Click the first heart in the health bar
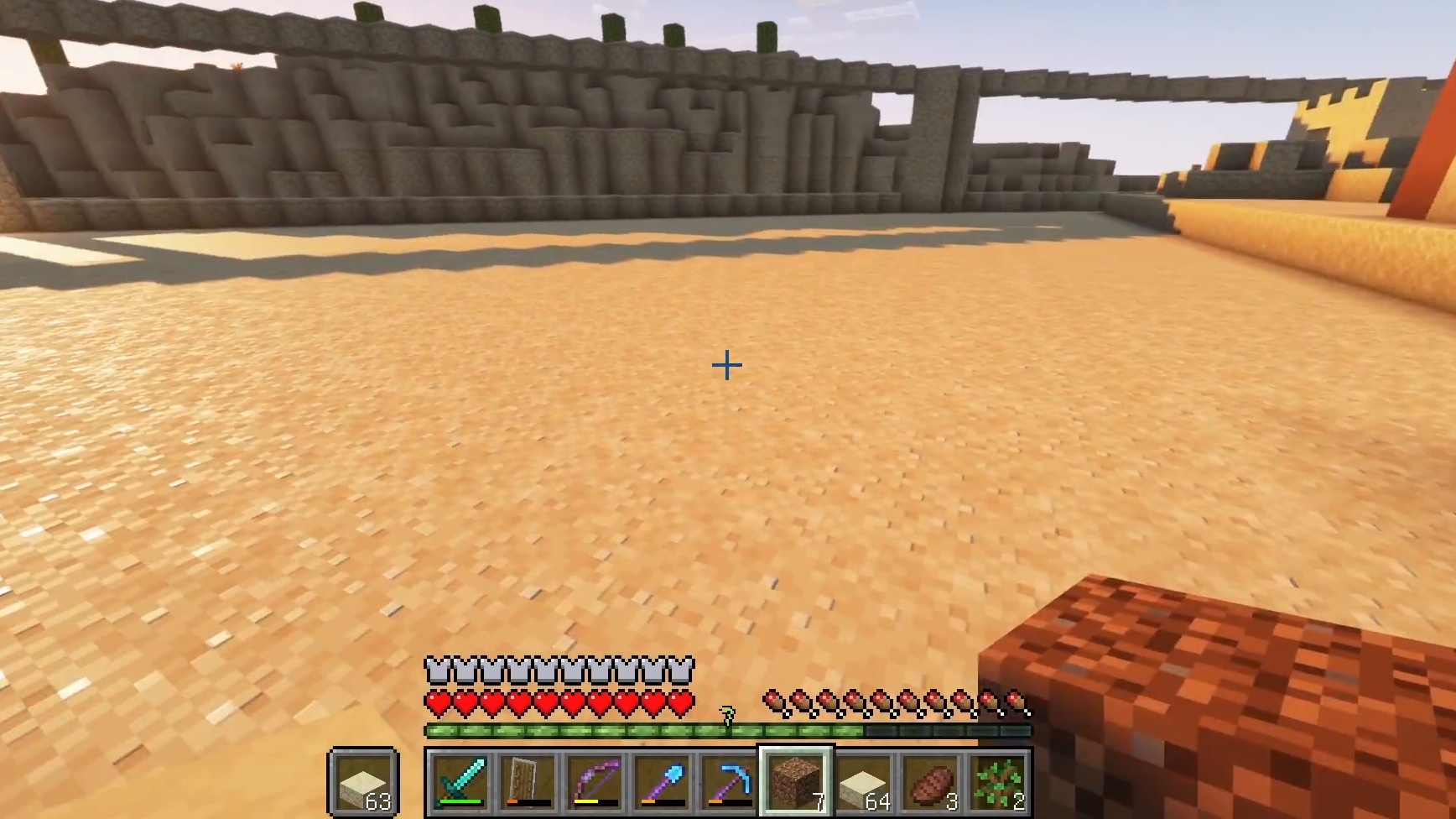Viewport: 1456px width, 819px height. tap(436, 703)
